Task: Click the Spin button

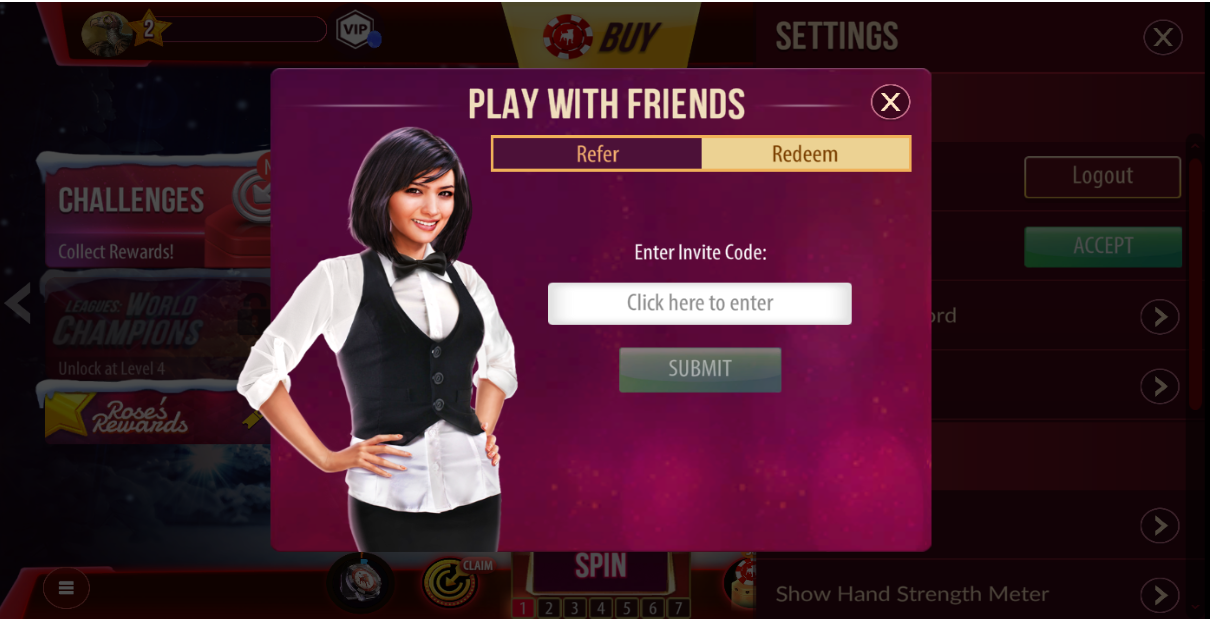Action: (x=600, y=567)
